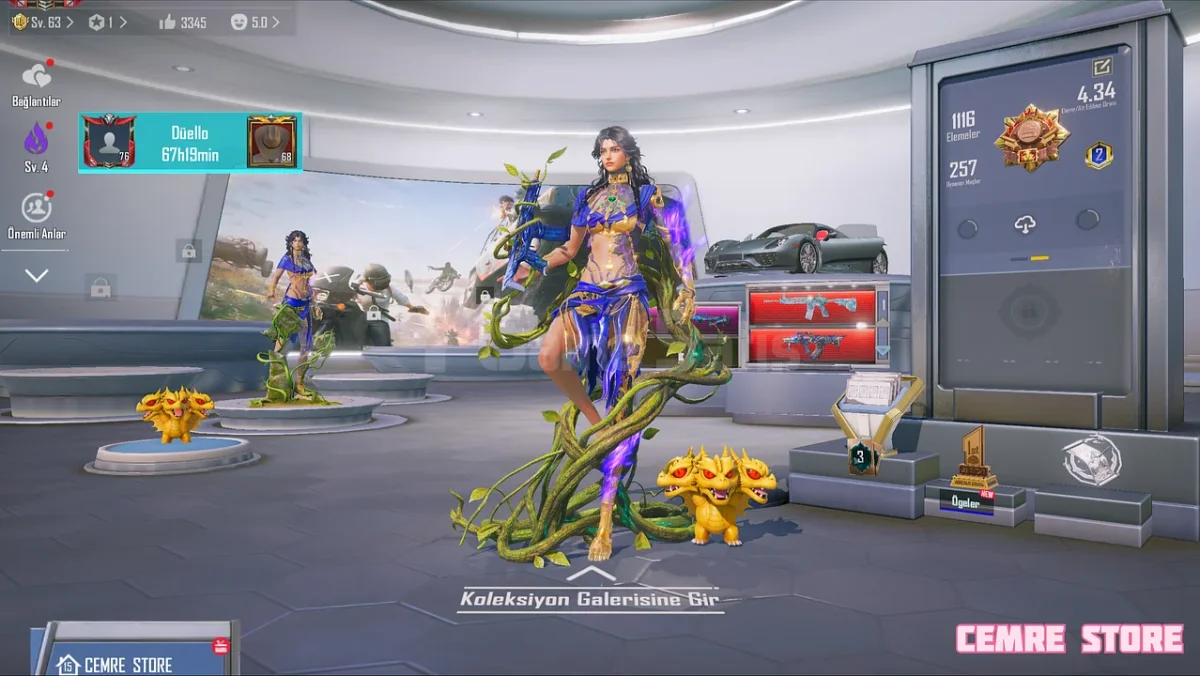This screenshot has height=676, width=1200.
Task: Open the Düello partner banner
Action: click(x=190, y=142)
